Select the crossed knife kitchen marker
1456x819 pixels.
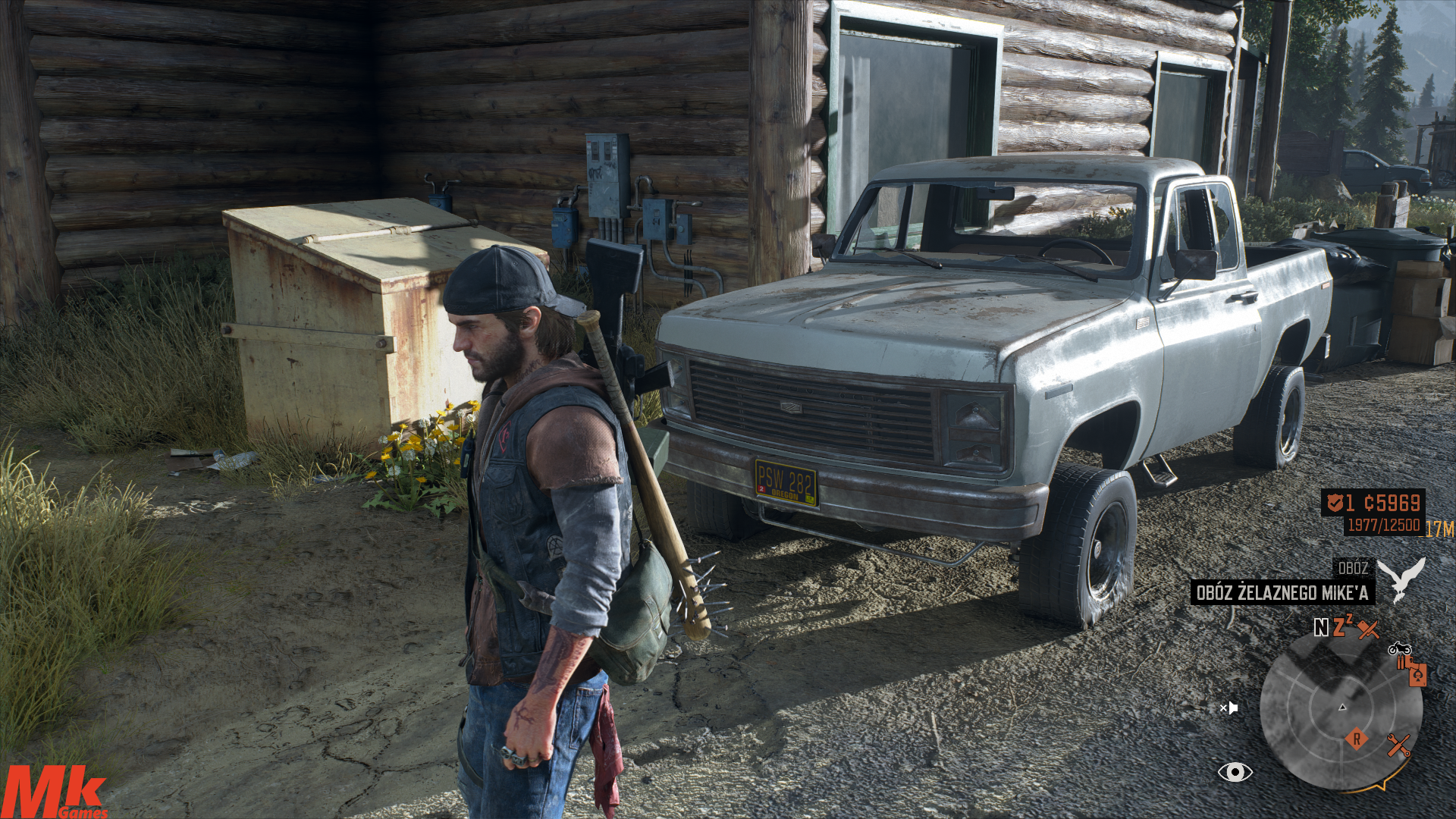coord(1368,629)
